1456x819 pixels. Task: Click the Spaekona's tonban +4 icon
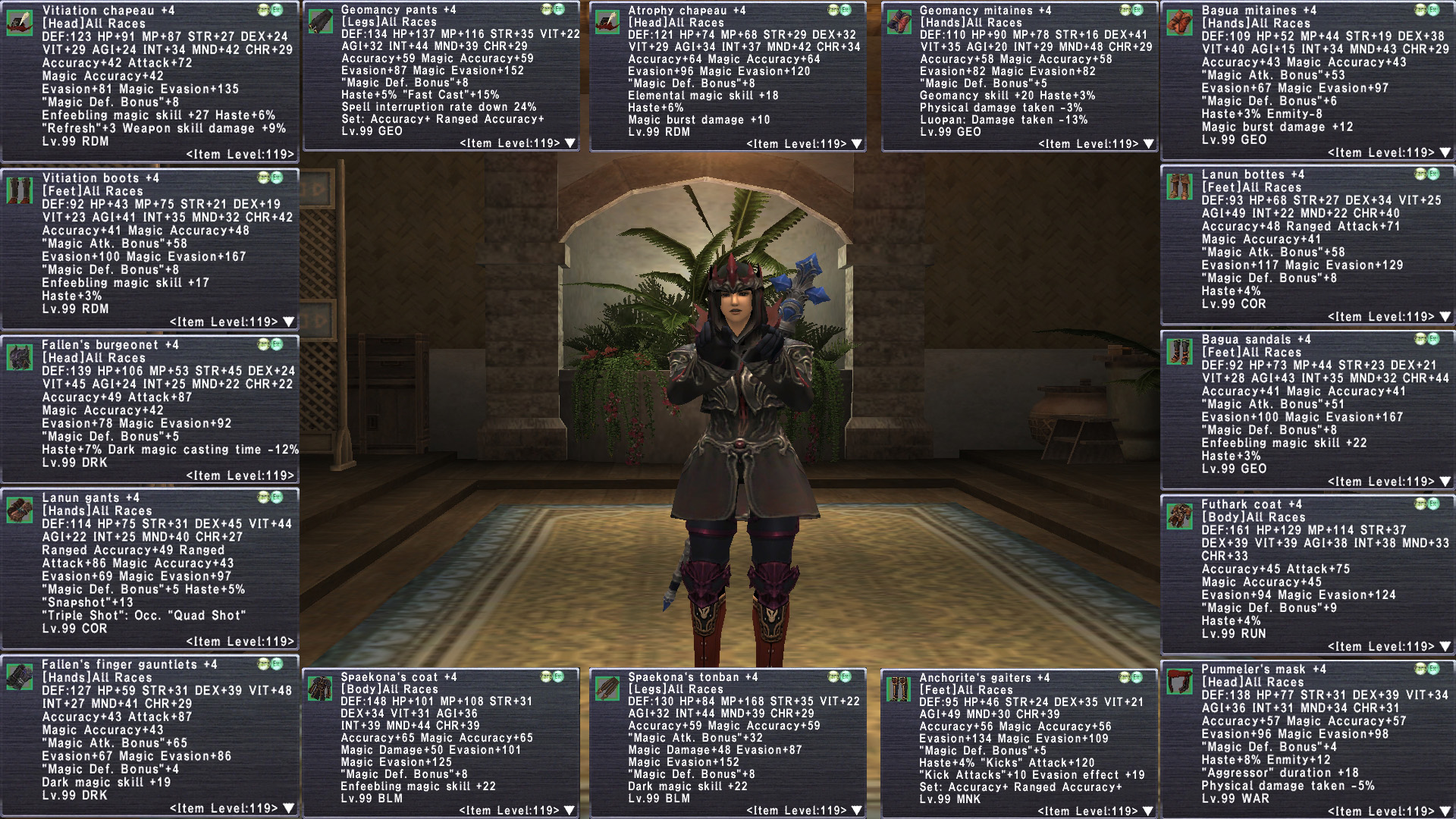[x=607, y=689]
